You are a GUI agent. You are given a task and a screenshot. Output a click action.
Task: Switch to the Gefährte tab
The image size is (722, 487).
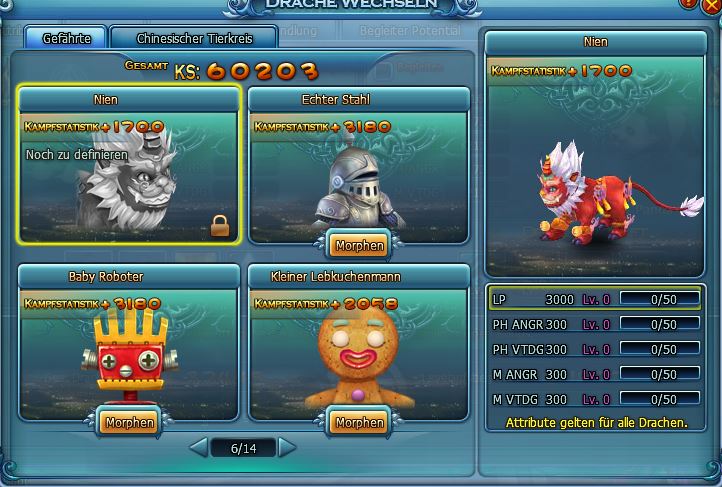pyautogui.click(x=67, y=39)
